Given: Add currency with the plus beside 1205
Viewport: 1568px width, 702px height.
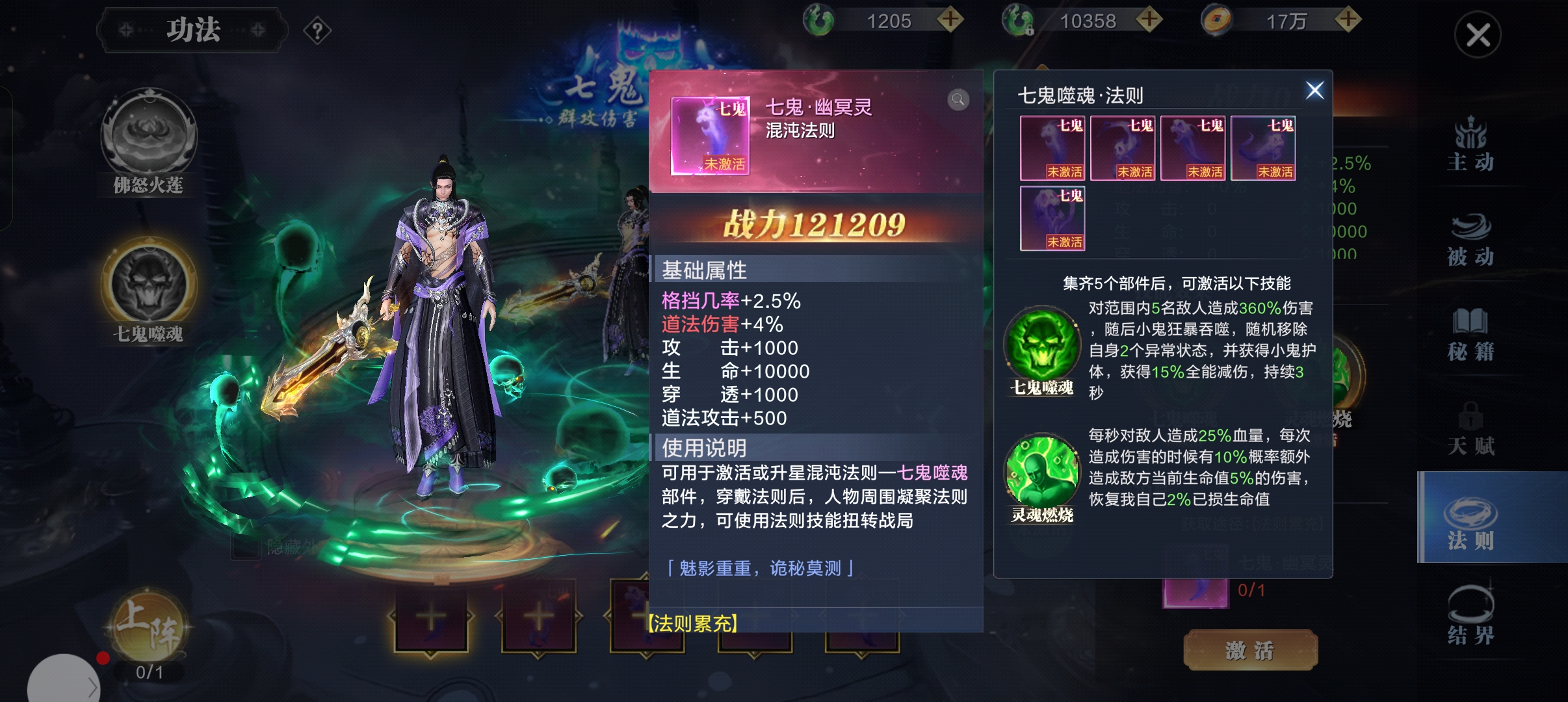Looking at the screenshot, I should [950, 20].
